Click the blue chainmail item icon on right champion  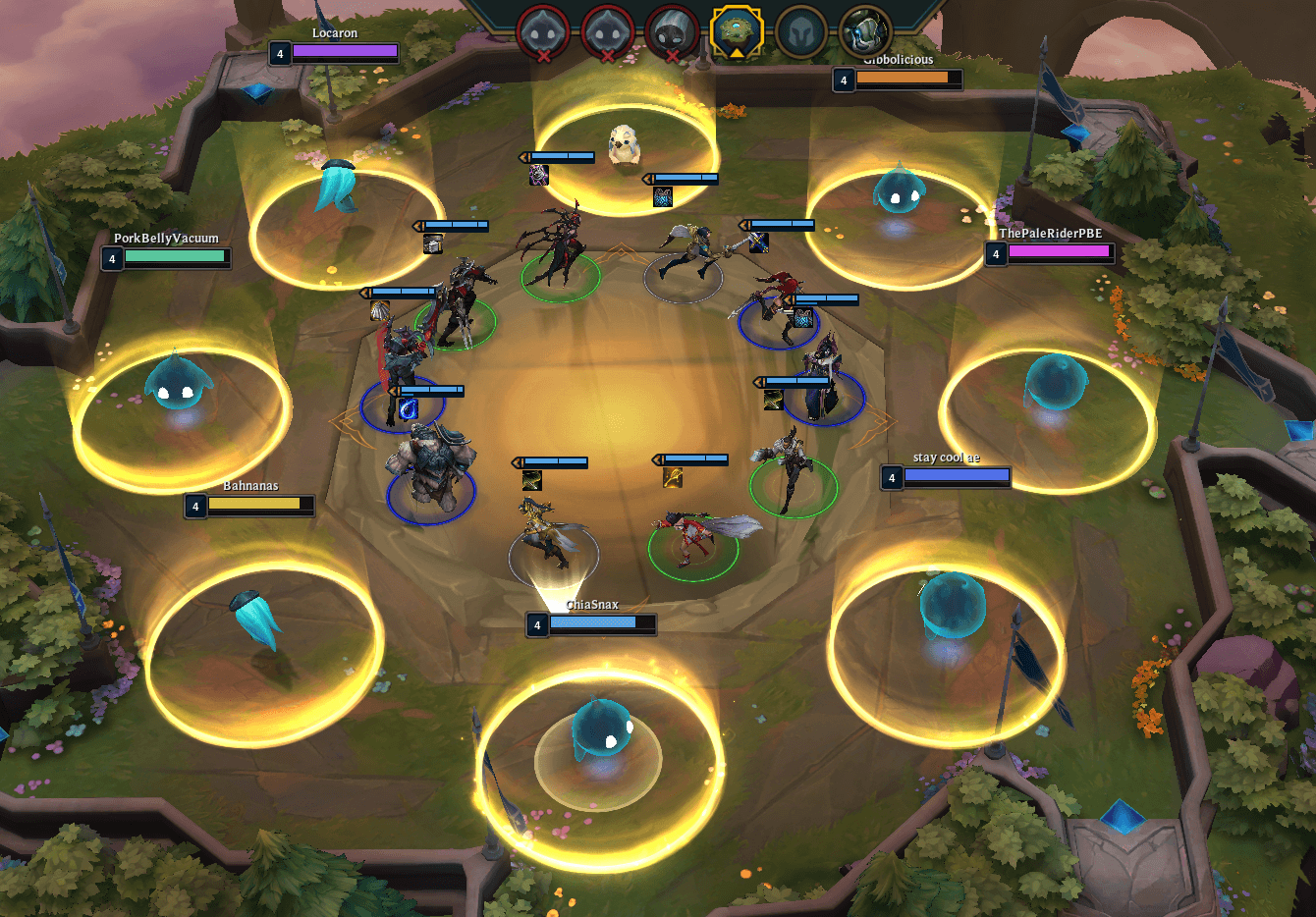click(x=803, y=319)
